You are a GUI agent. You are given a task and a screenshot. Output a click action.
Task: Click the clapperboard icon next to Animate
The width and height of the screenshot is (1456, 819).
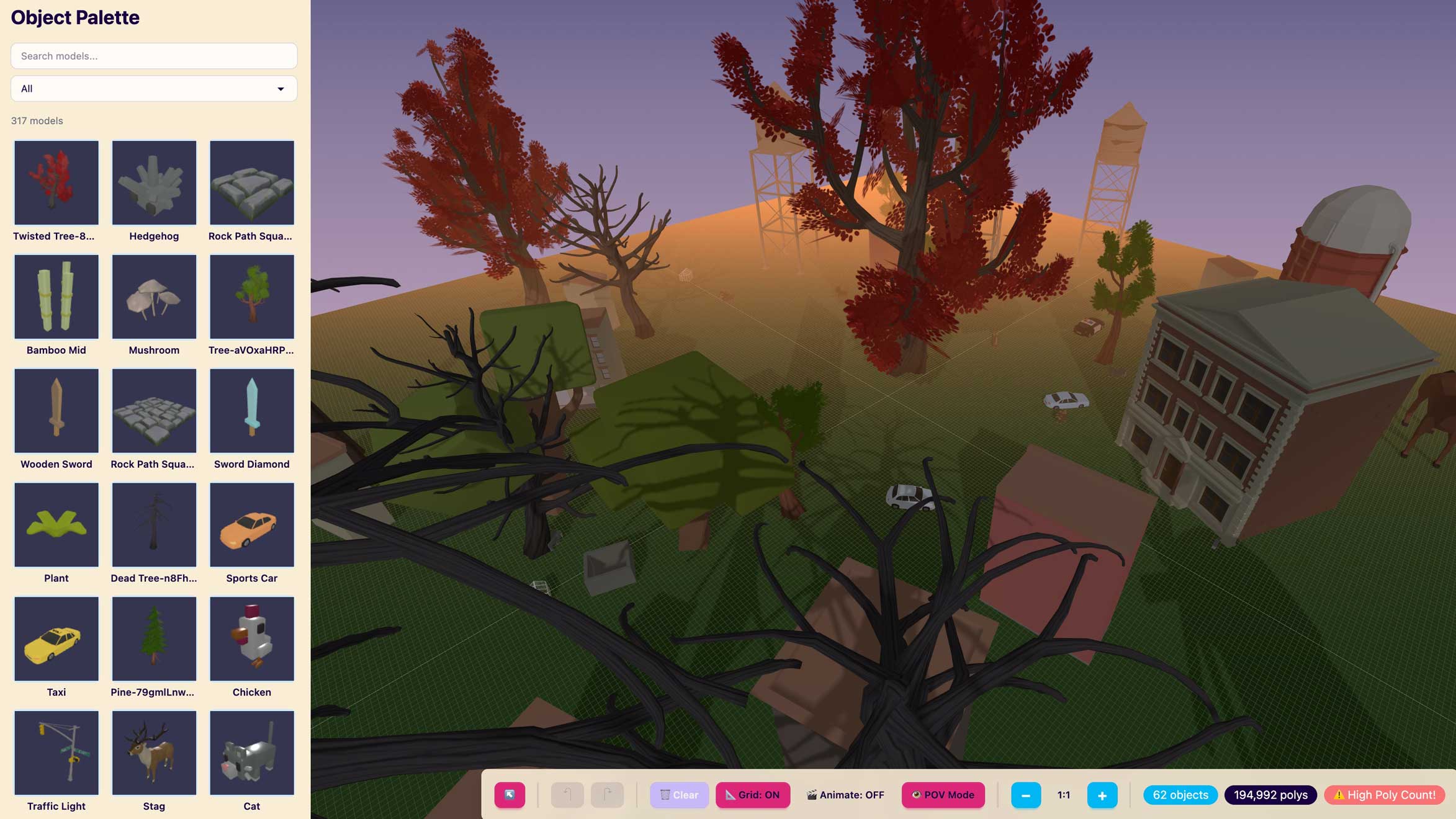tap(811, 795)
